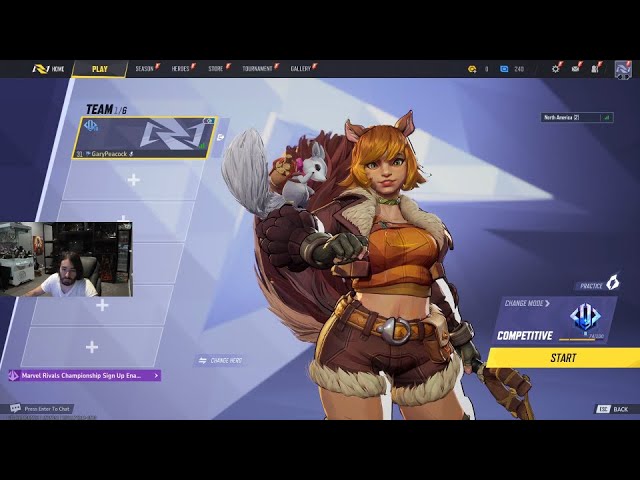Open settings via the gear icon

click(x=556, y=69)
